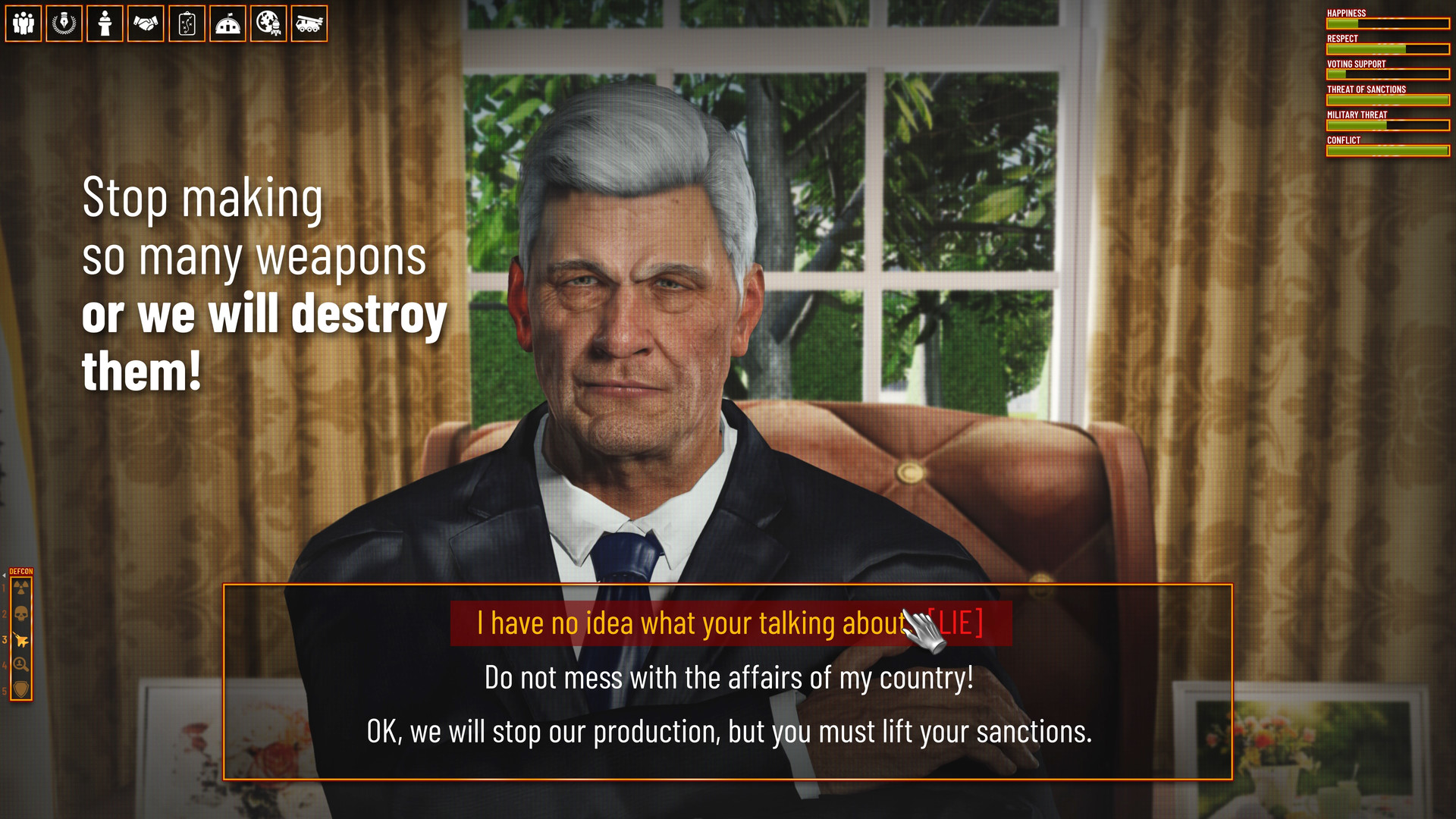Pick the reply offering to stop production

(728, 732)
